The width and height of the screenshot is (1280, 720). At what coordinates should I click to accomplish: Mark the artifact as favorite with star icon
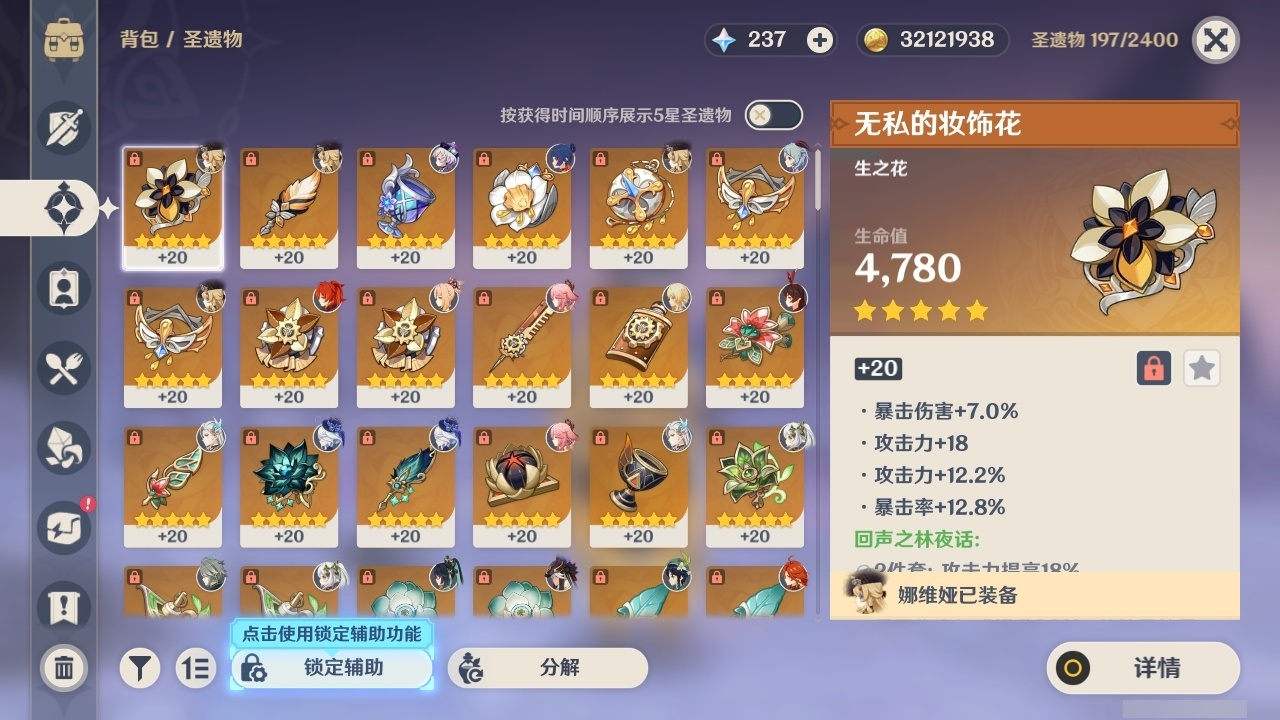coord(1201,368)
